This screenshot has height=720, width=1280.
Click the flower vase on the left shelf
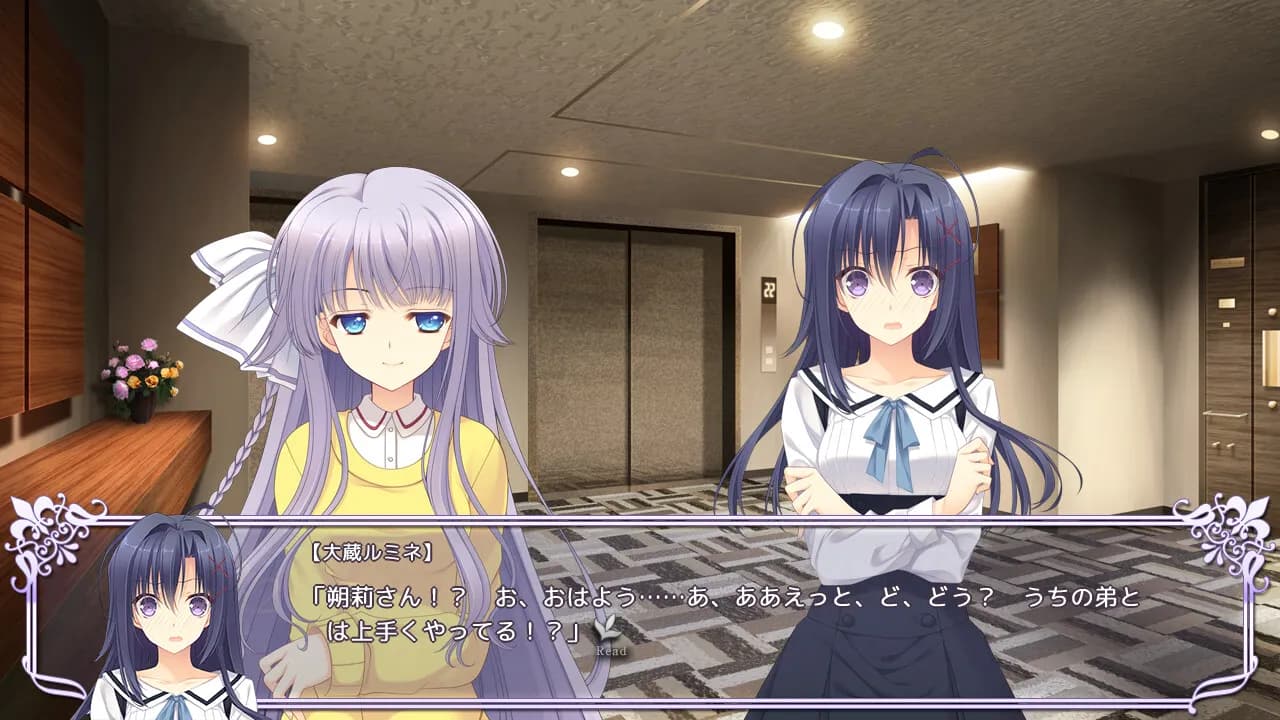point(140,380)
